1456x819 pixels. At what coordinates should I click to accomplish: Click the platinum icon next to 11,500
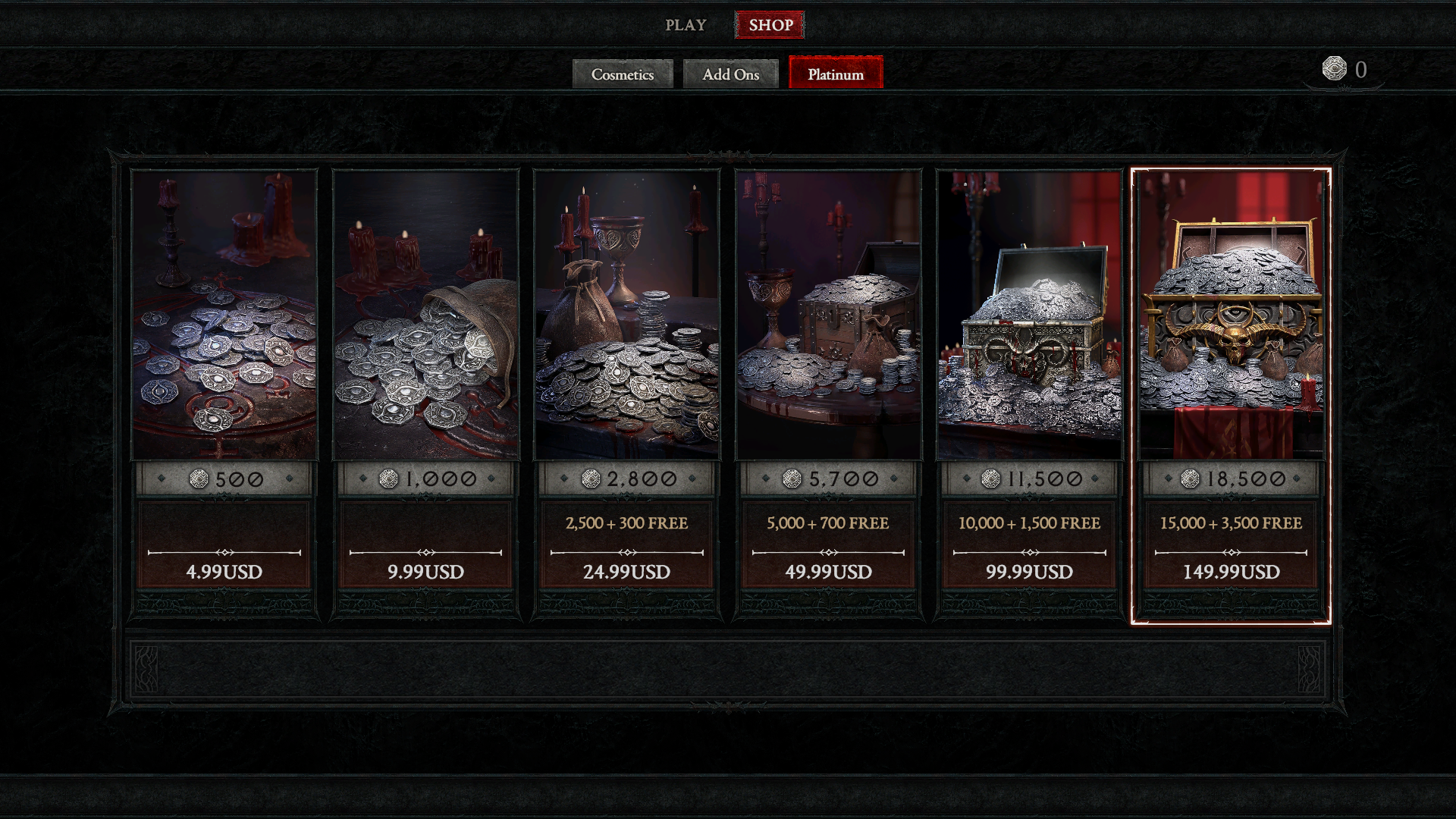(990, 479)
